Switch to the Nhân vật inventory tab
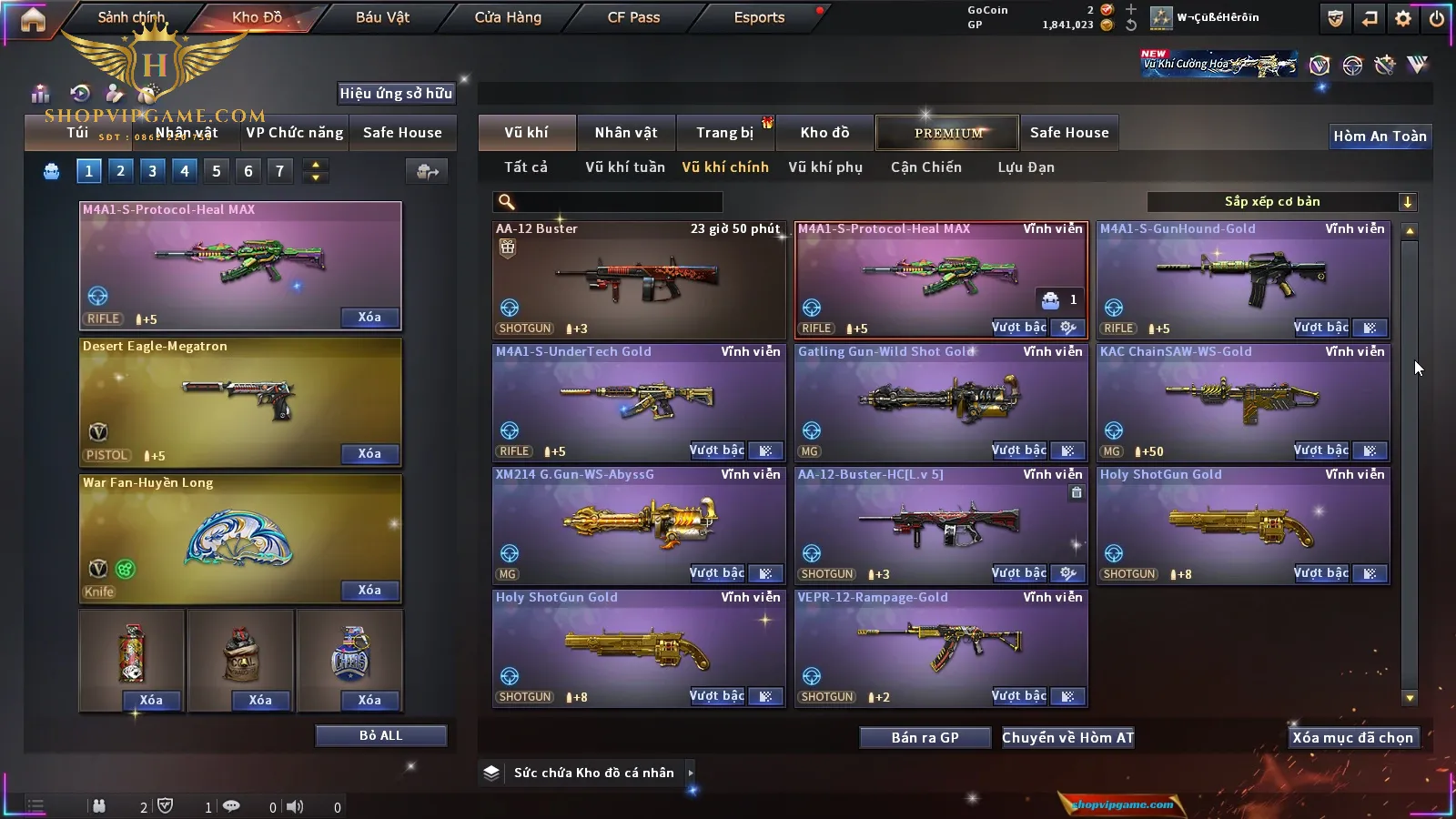The height and width of the screenshot is (819, 1456). [x=626, y=133]
